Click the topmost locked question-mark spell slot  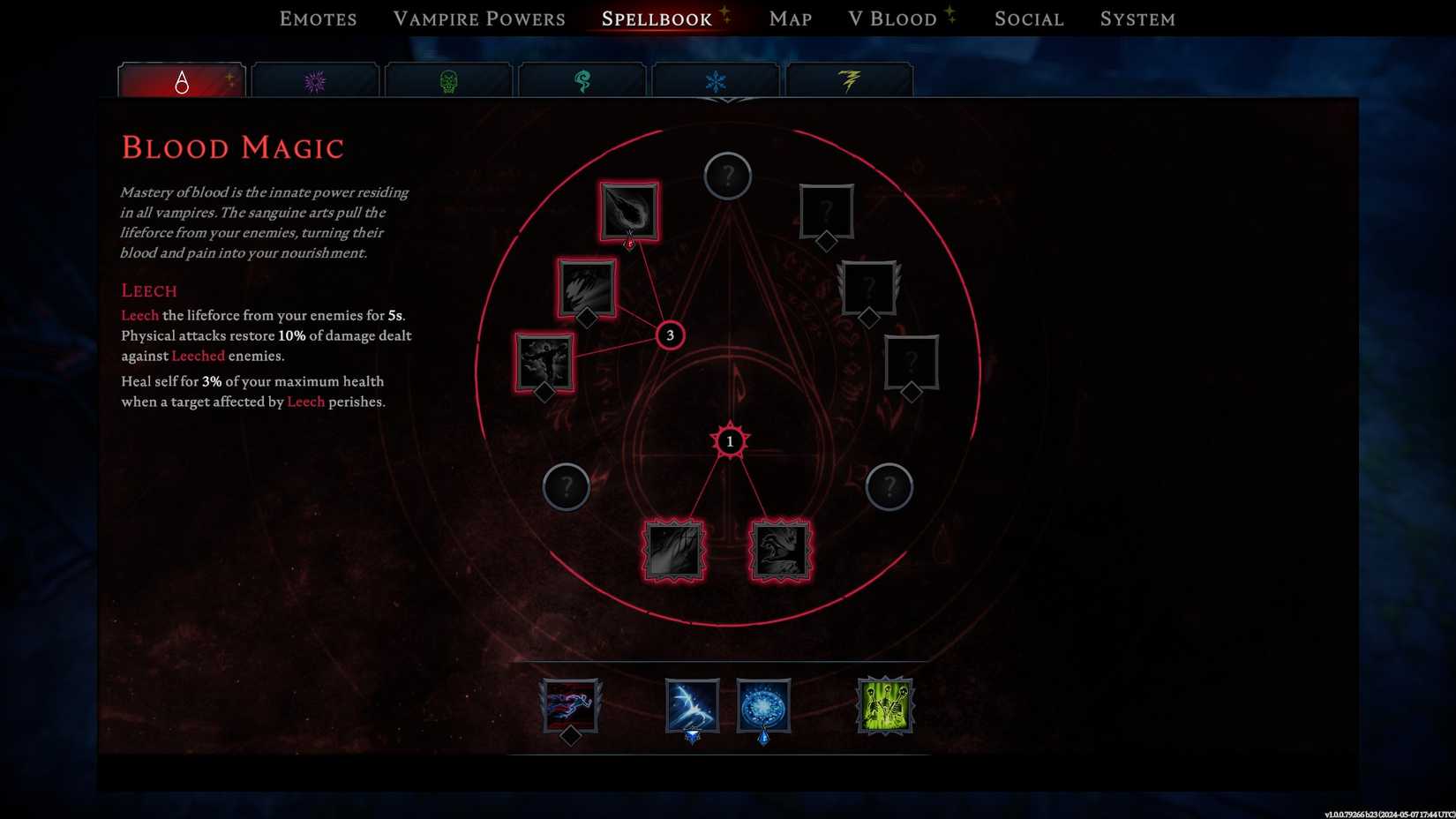(x=726, y=176)
